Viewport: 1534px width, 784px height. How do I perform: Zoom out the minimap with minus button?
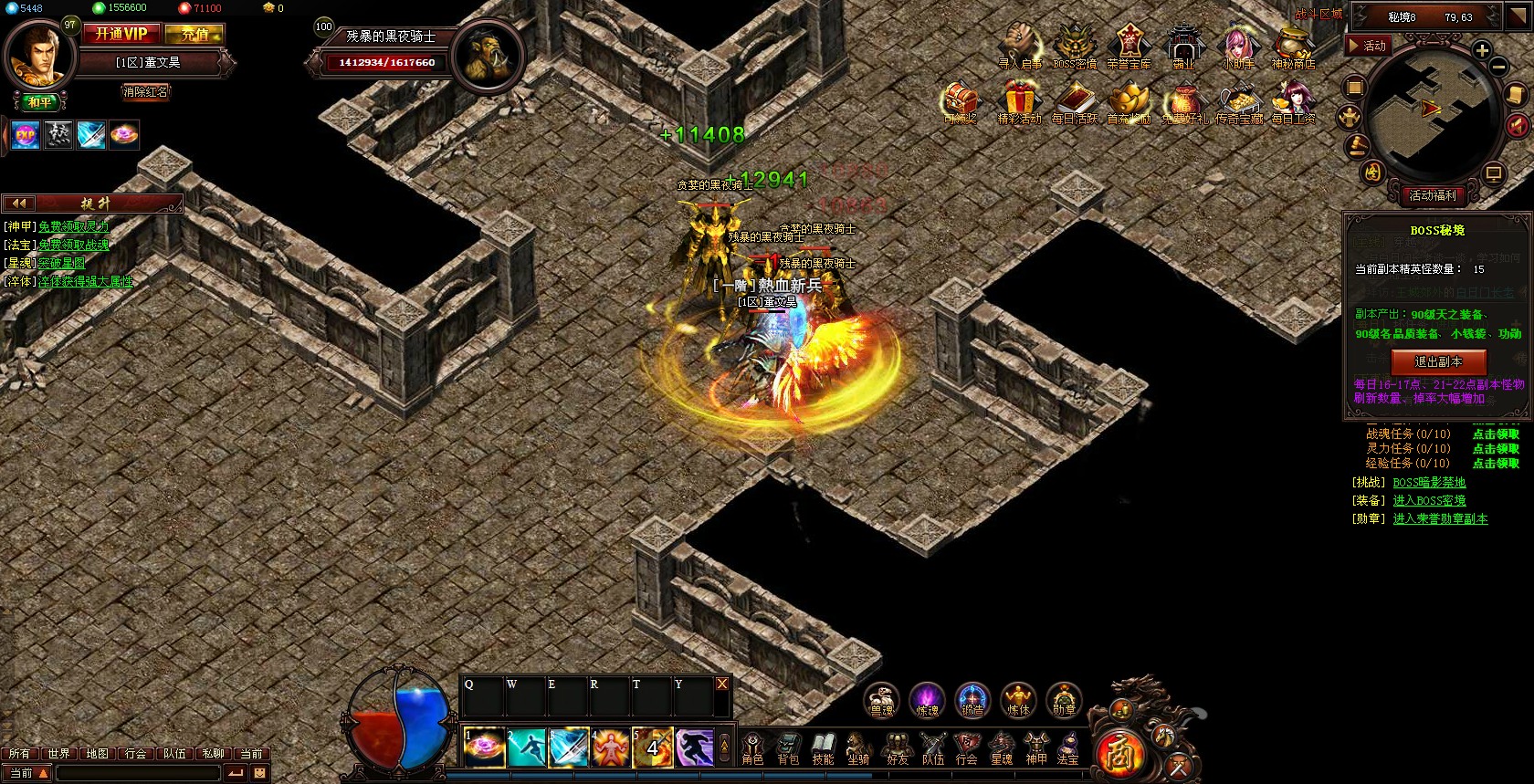[x=1498, y=67]
